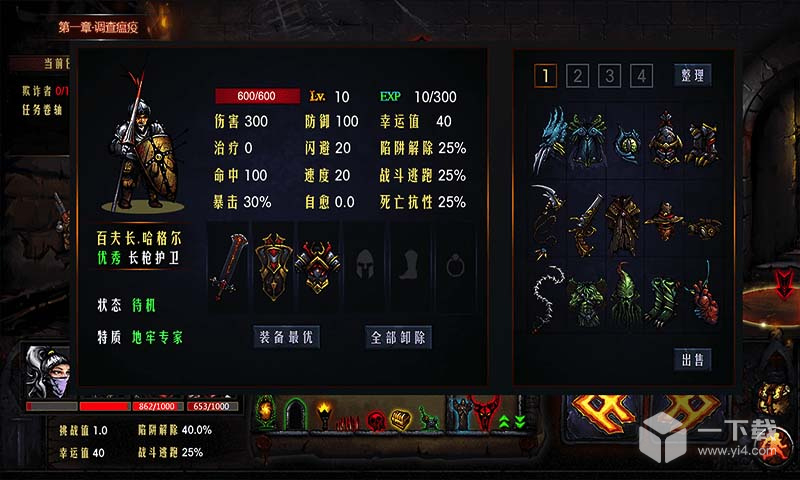The height and width of the screenshot is (480, 800).
Task: Select the equipped red greatsword slot
Action: pos(225,270)
